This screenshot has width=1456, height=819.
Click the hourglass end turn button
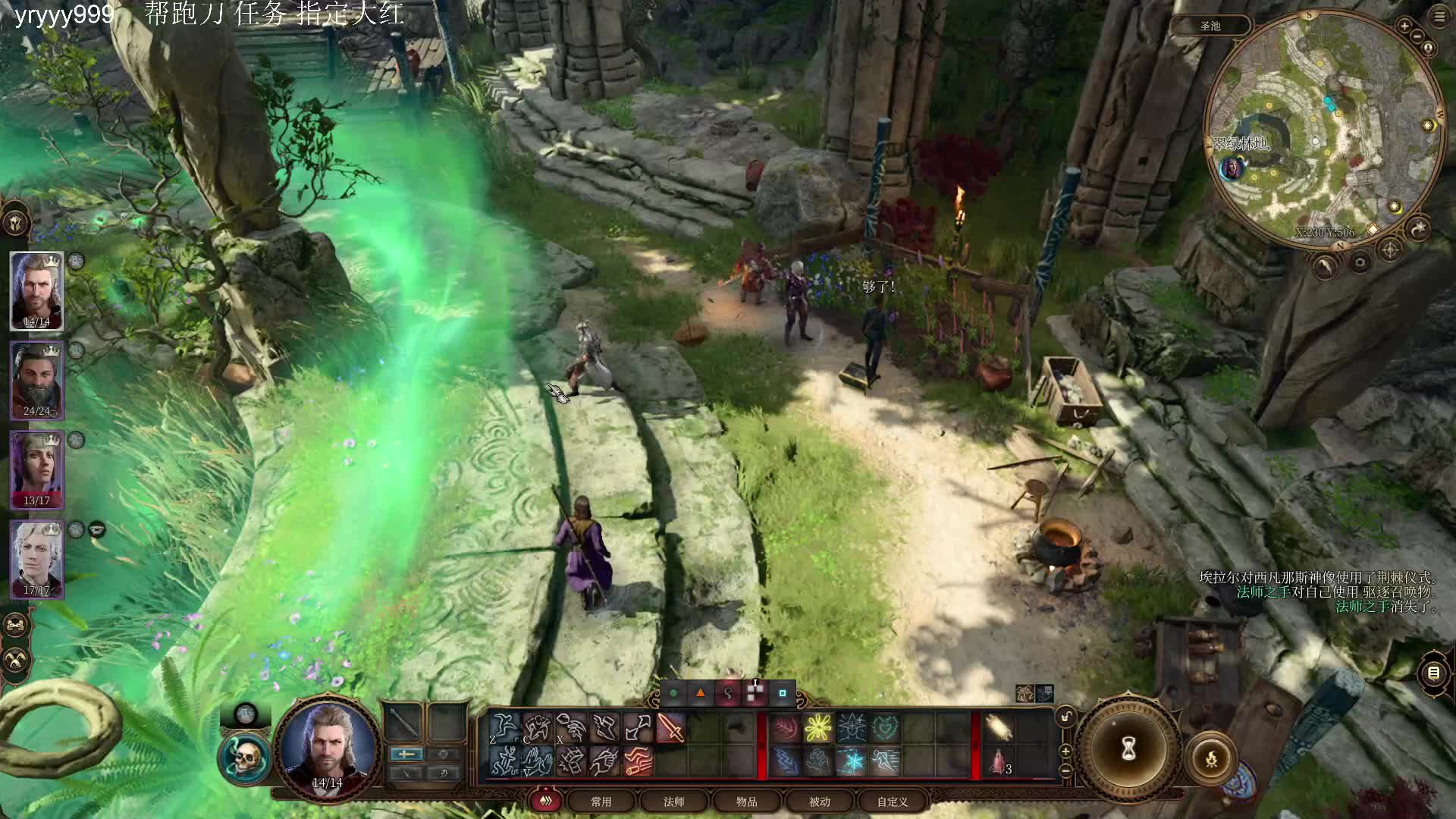click(x=1128, y=749)
